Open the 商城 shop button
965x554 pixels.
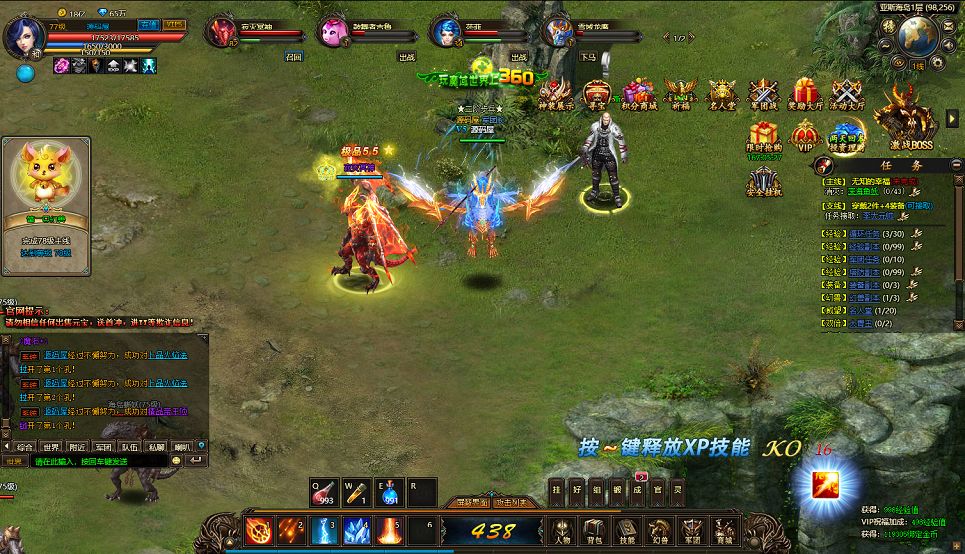point(723,529)
